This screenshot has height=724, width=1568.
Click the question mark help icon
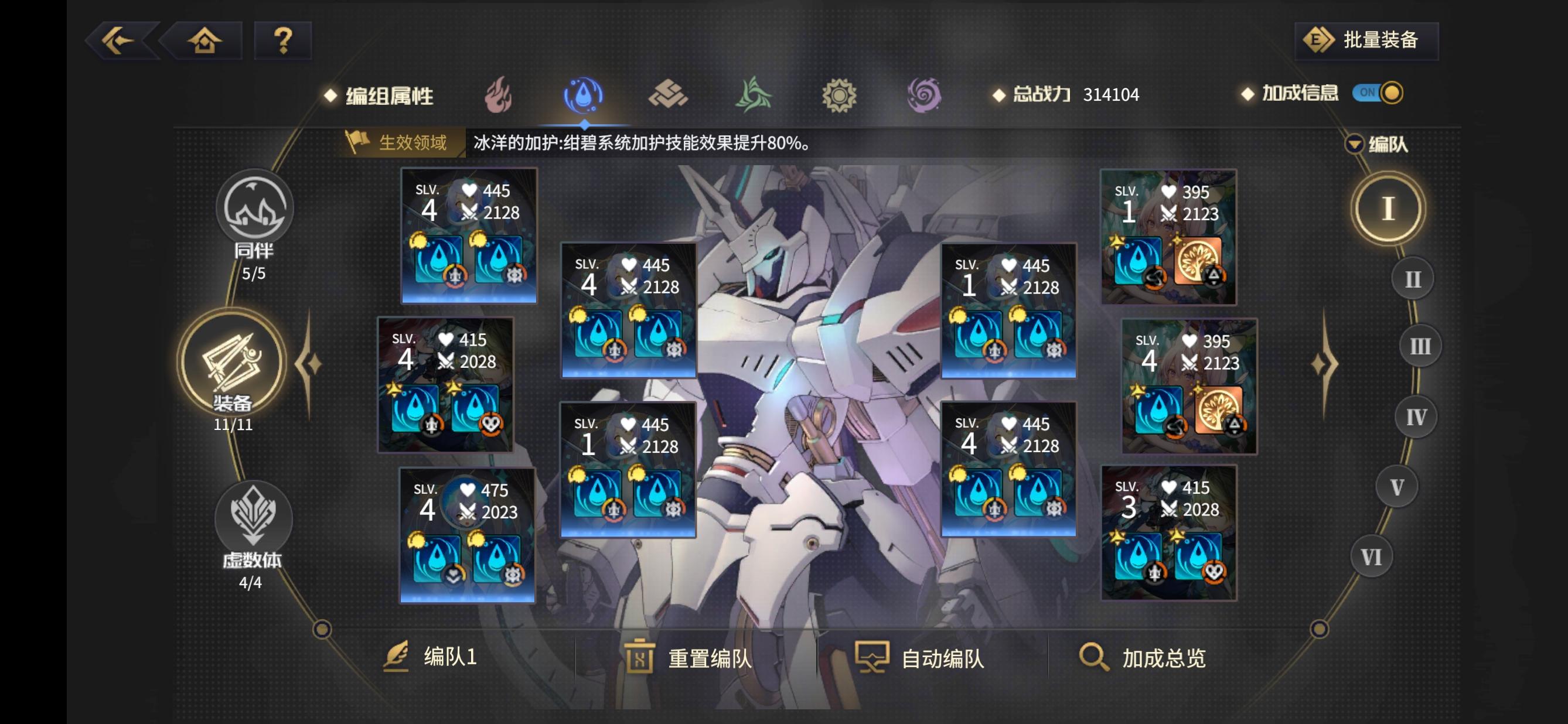click(x=283, y=40)
